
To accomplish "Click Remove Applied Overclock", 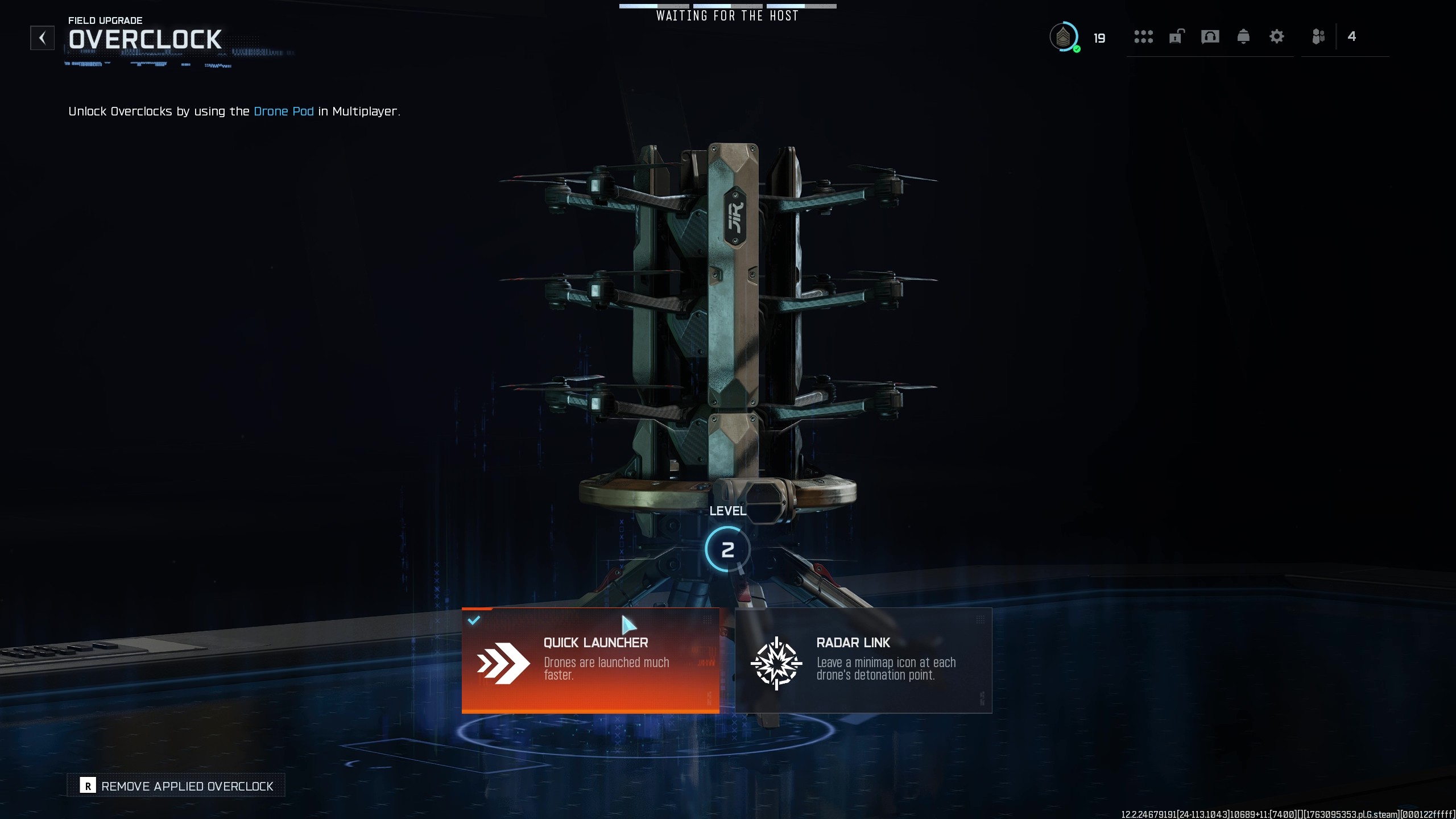I will click(x=176, y=786).
